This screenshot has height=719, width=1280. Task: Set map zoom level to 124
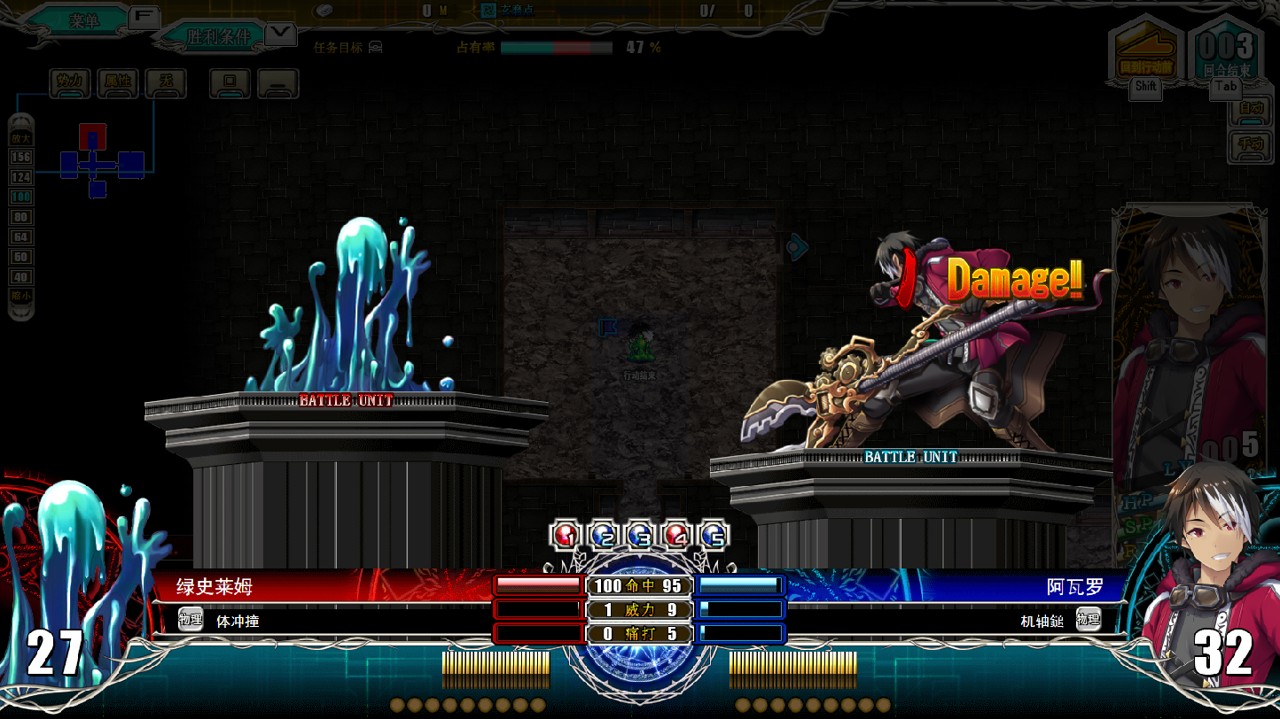21,177
